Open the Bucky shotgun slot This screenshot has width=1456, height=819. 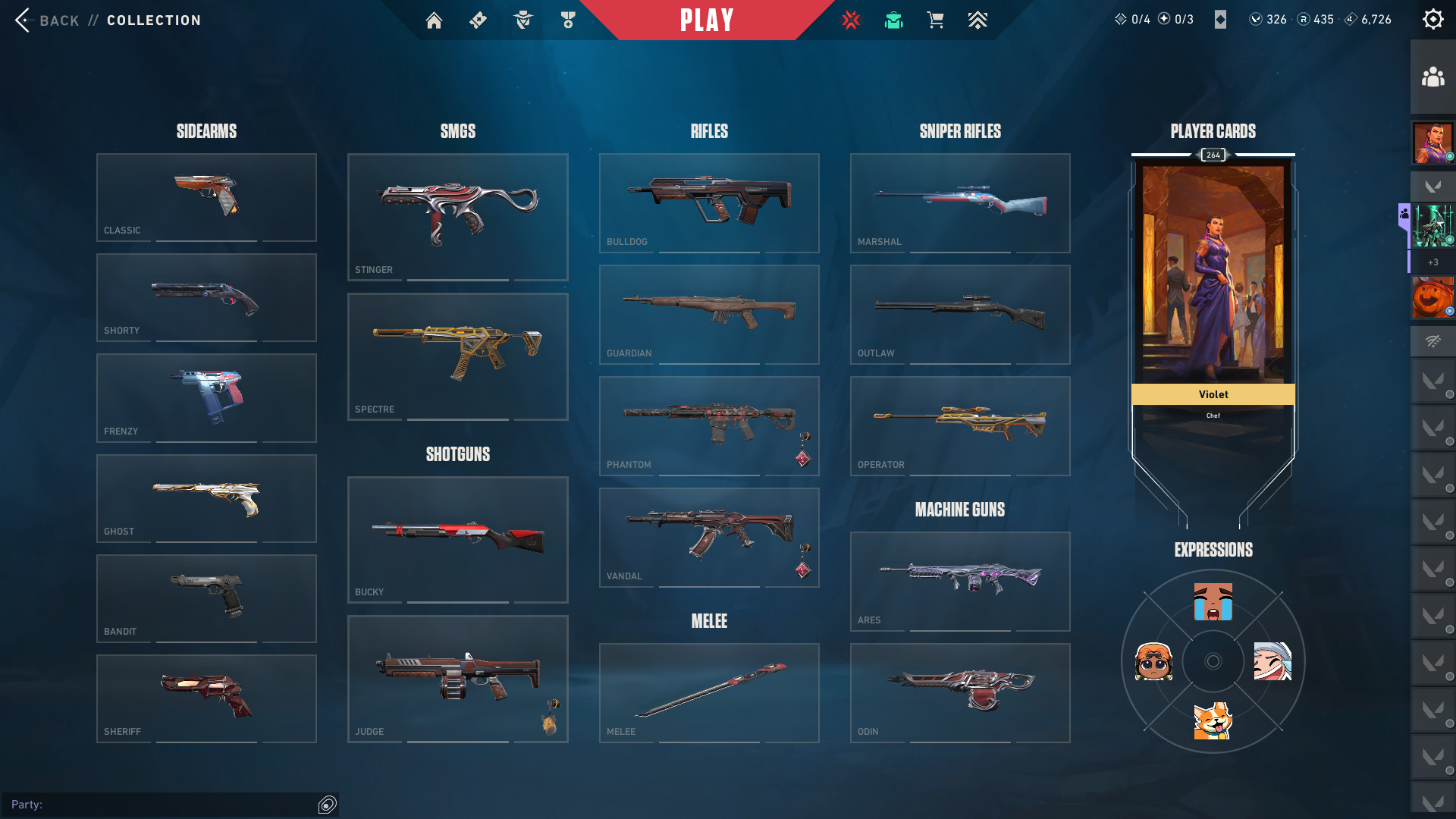457,539
